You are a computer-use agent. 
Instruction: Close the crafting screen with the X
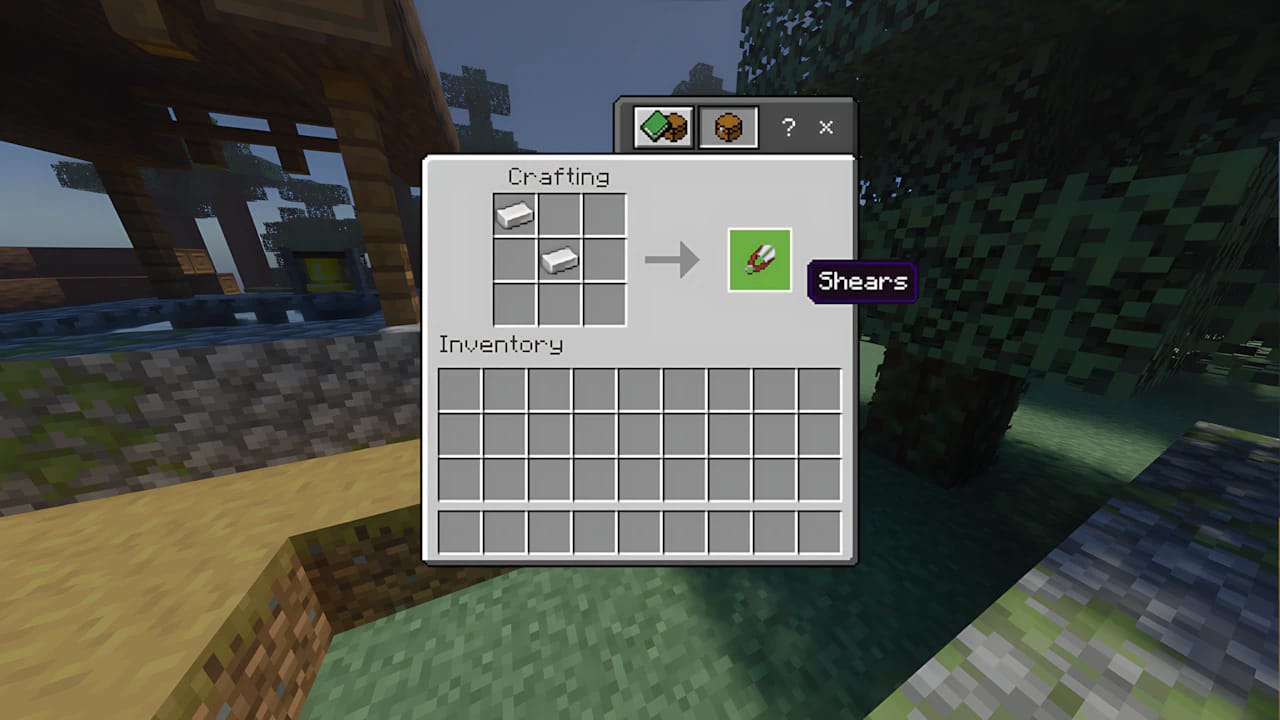click(x=826, y=127)
